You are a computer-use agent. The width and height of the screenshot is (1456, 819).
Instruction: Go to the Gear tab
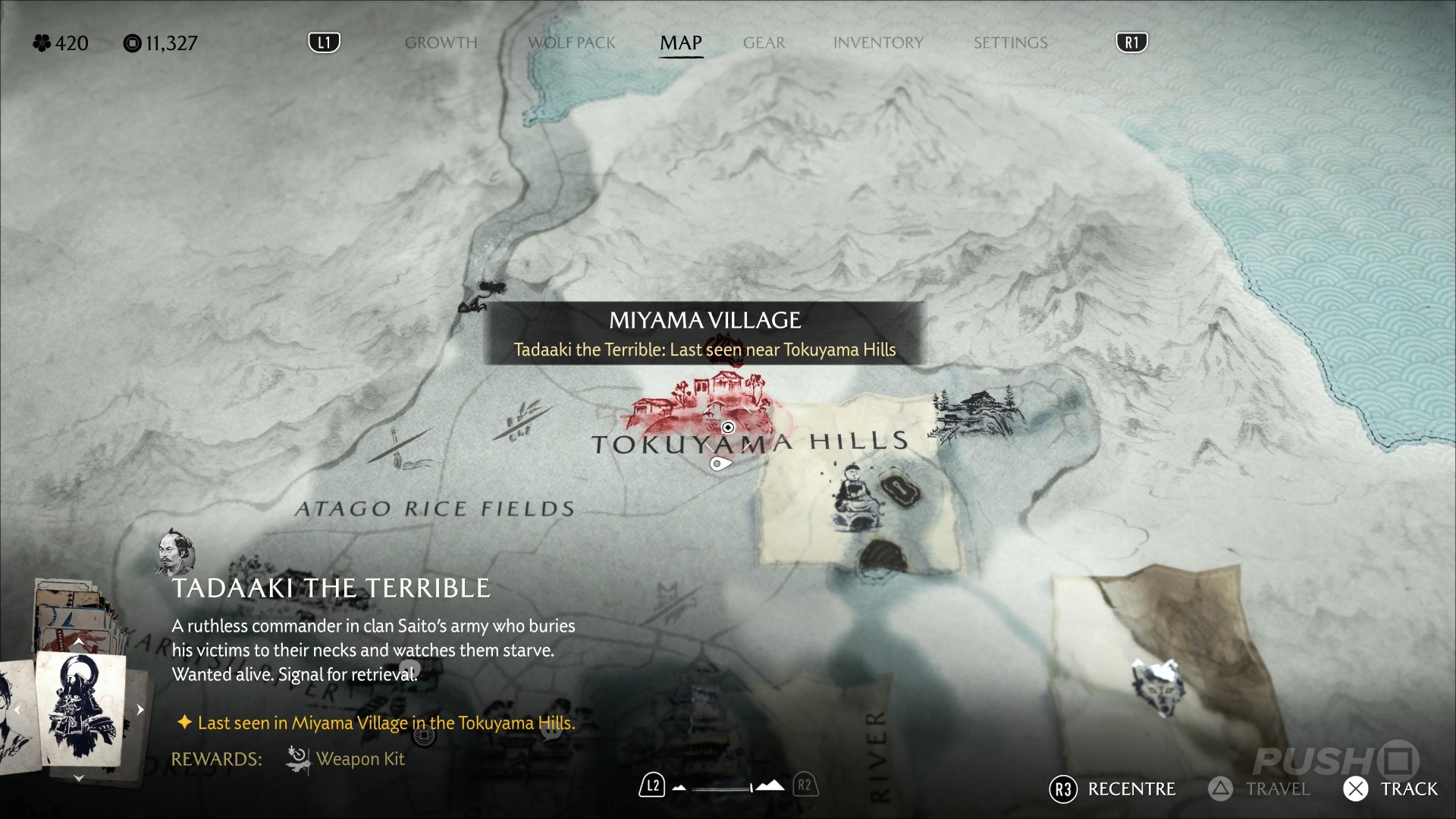pos(764,42)
